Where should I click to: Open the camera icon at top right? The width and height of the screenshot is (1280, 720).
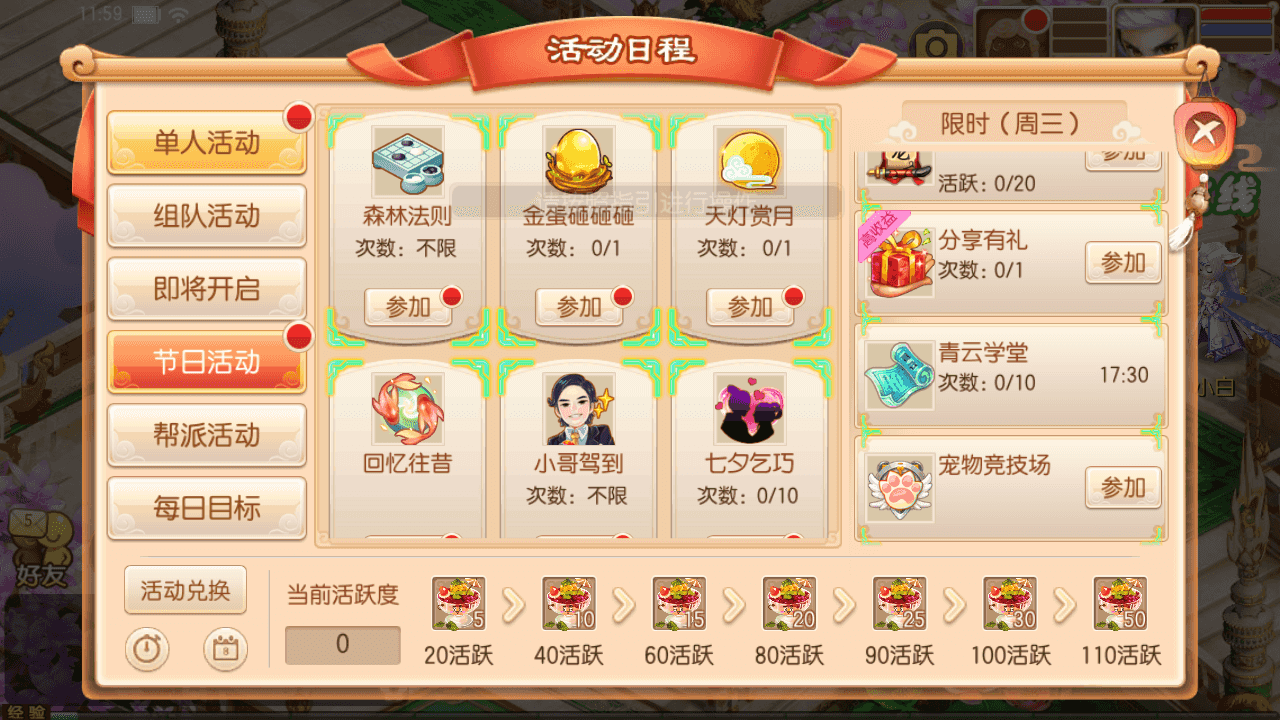[x=937, y=40]
